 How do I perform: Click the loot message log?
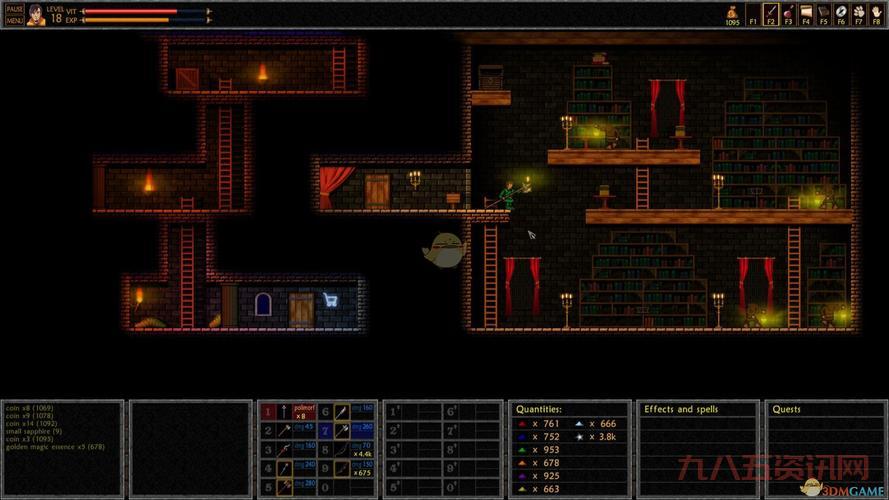point(62,448)
